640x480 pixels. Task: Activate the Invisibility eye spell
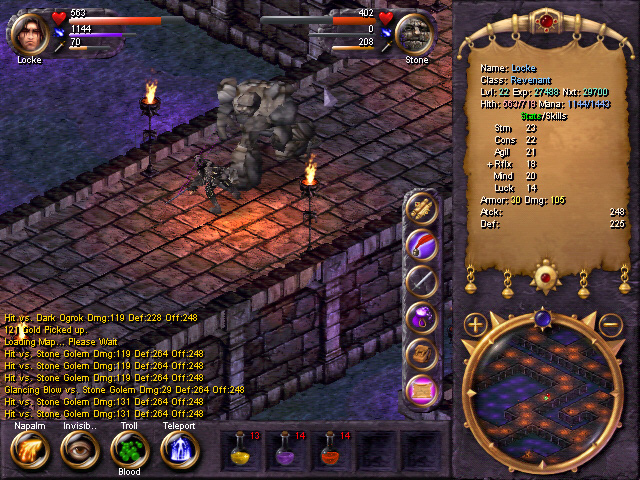click(78, 450)
